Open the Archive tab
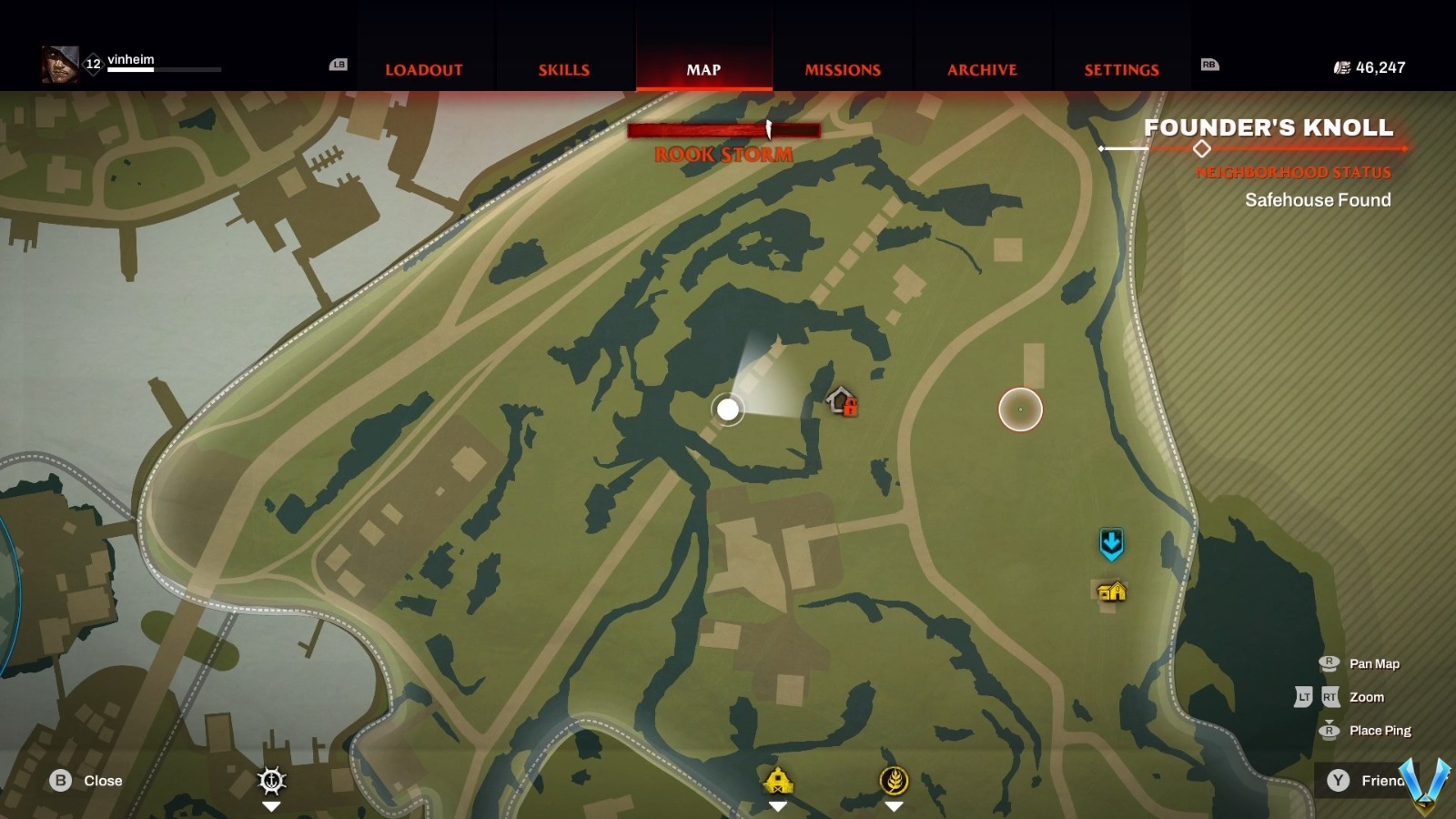Screen dimensions: 1456x819 [982, 70]
